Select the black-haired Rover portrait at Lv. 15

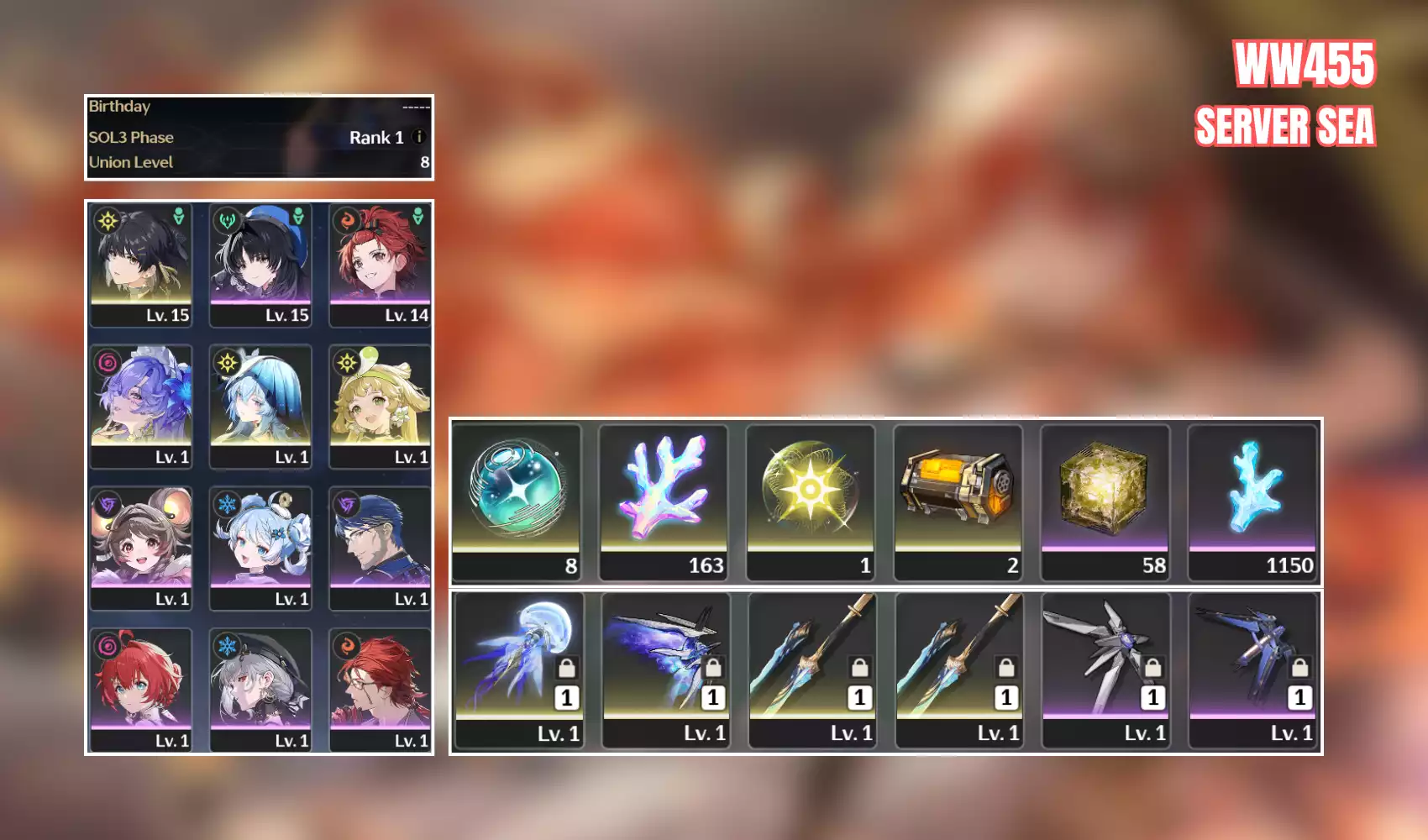[x=141, y=264]
